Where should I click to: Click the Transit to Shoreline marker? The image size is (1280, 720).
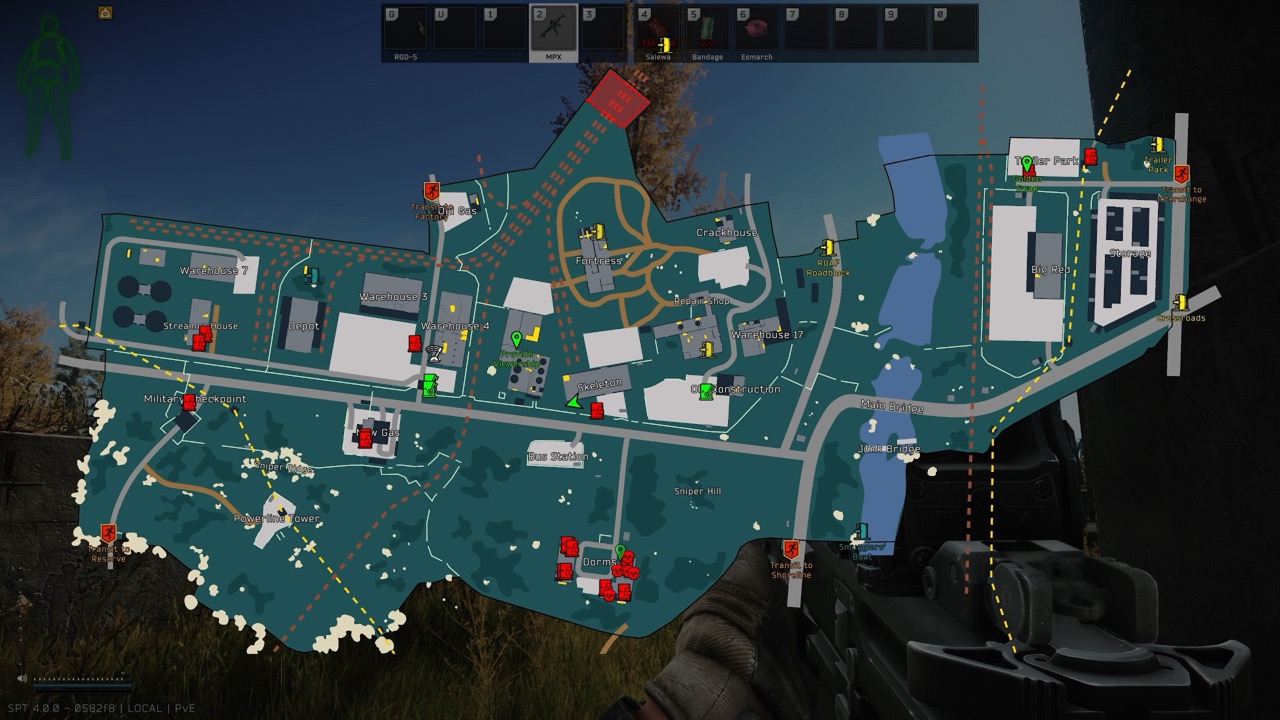pyautogui.click(x=791, y=549)
